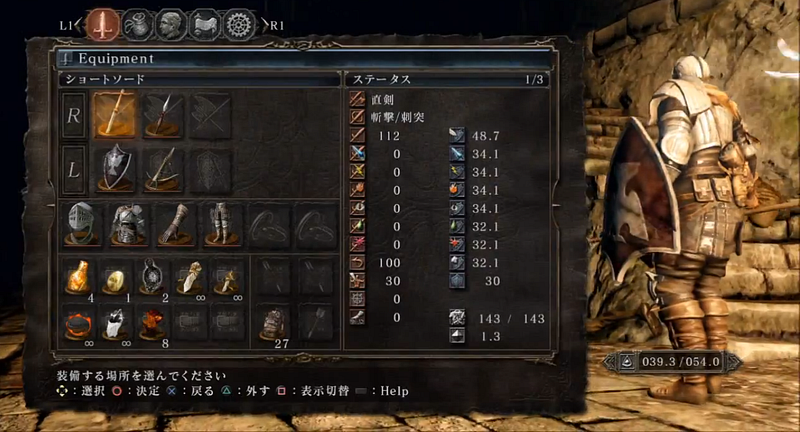Select the flame item with count 8
The height and width of the screenshot is (432, 800).
pyautogui.click(x=154, y=322)
